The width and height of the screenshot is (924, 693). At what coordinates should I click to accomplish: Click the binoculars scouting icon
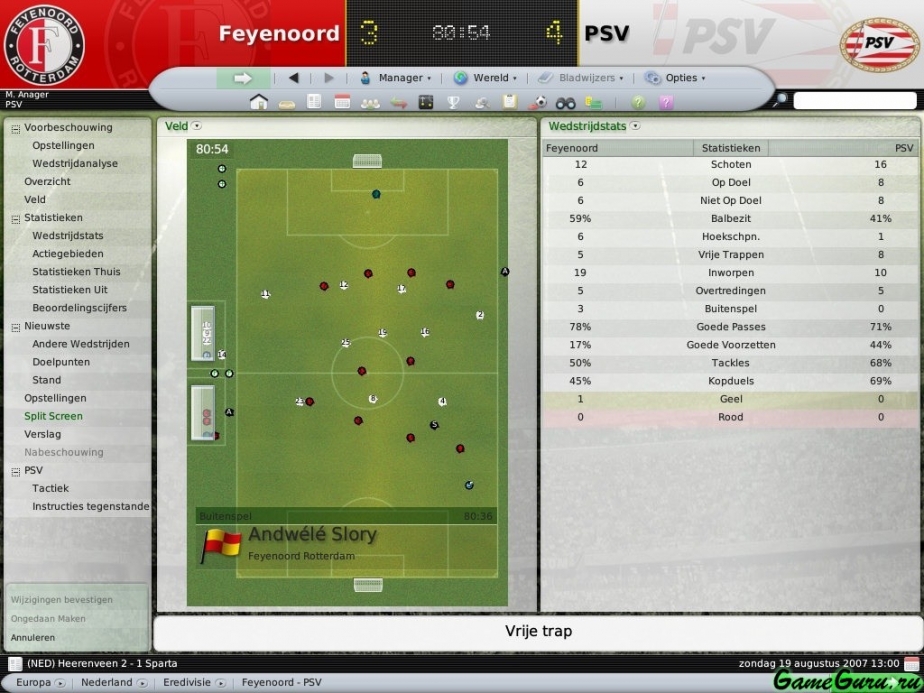(x=565, y=102)
